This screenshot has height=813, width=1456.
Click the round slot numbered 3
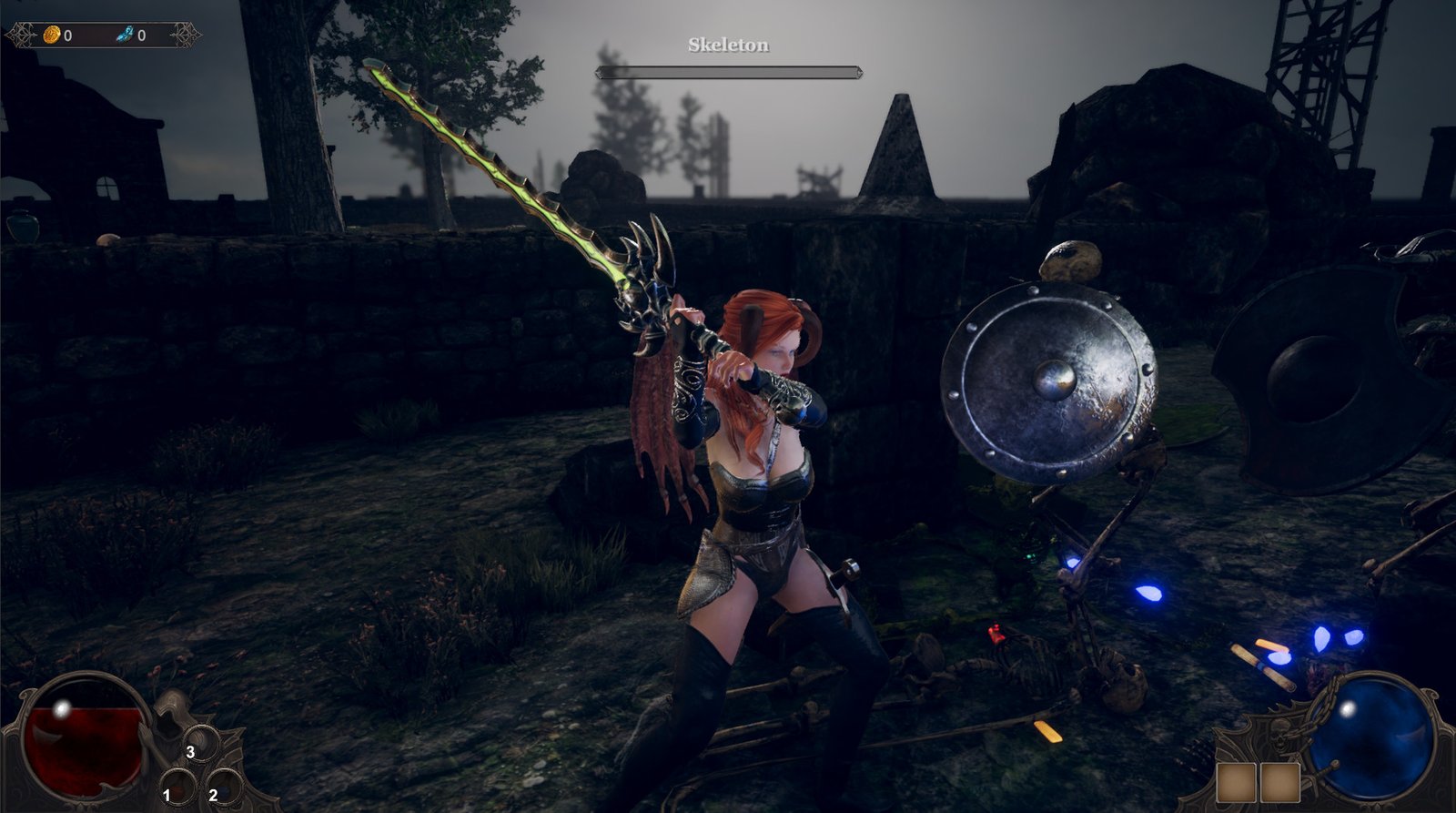[x=201, y=743]
